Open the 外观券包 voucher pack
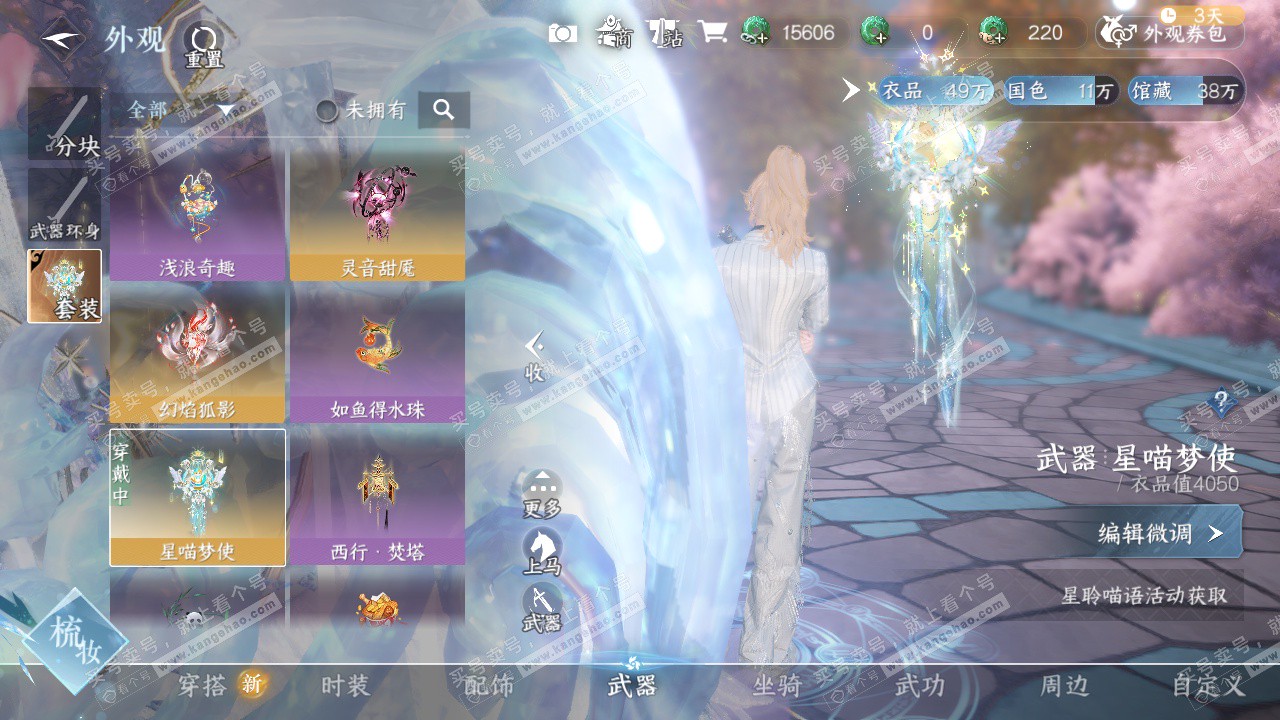 click(1170, 33)
